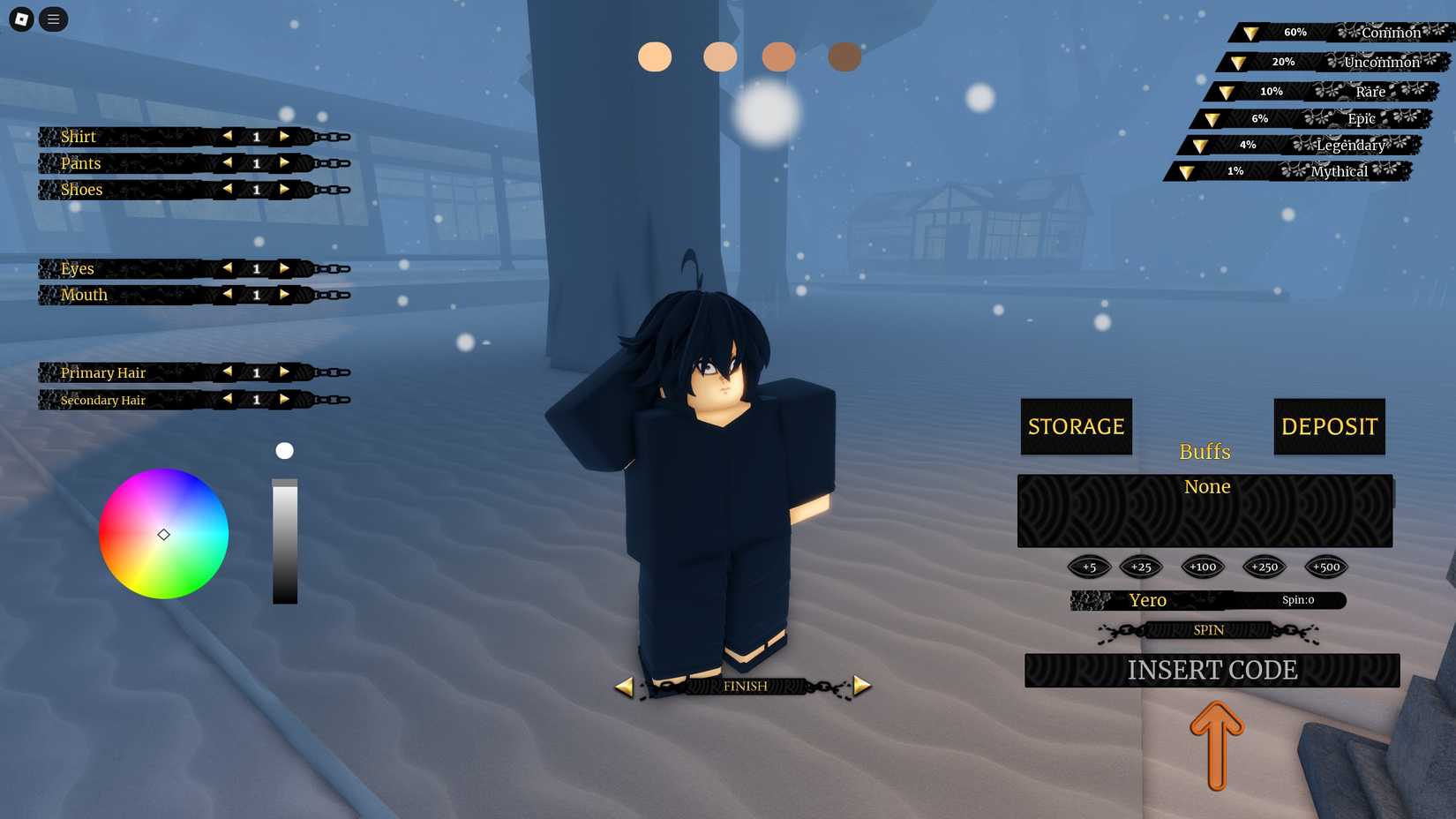Advance to the next Shirt with right arrow
Viewport: 1456px width, 819px height.
[x=284, y=136]
